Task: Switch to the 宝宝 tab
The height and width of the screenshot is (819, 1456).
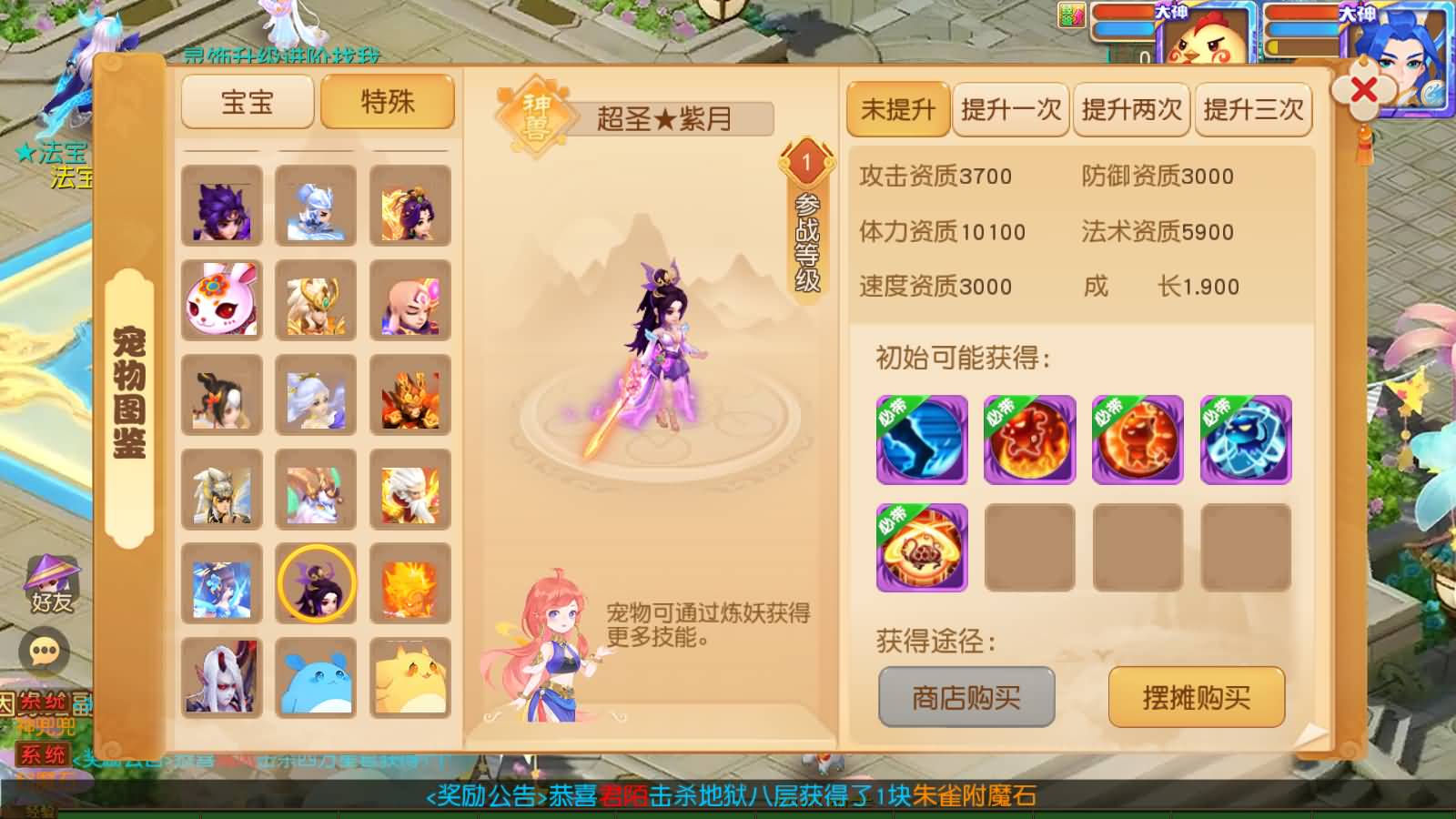Action: tap(246, 102)
